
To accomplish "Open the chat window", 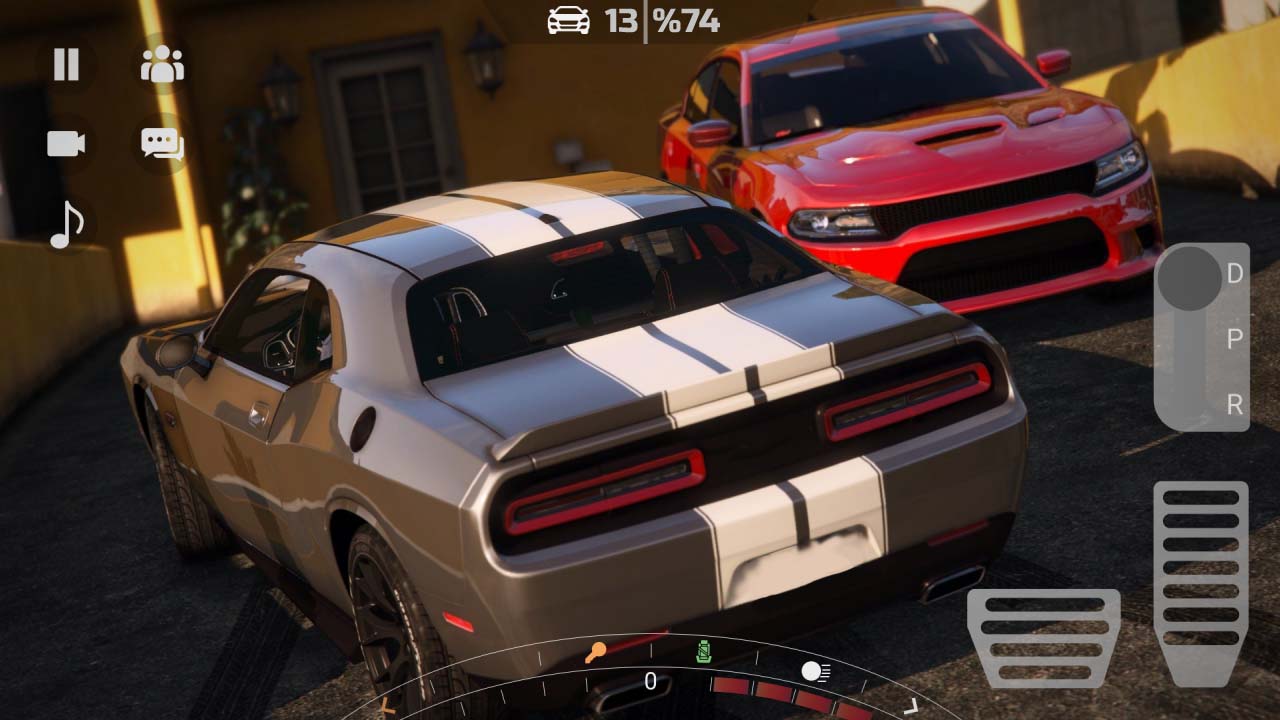I will pyautogui.click(x=162, y=144).
